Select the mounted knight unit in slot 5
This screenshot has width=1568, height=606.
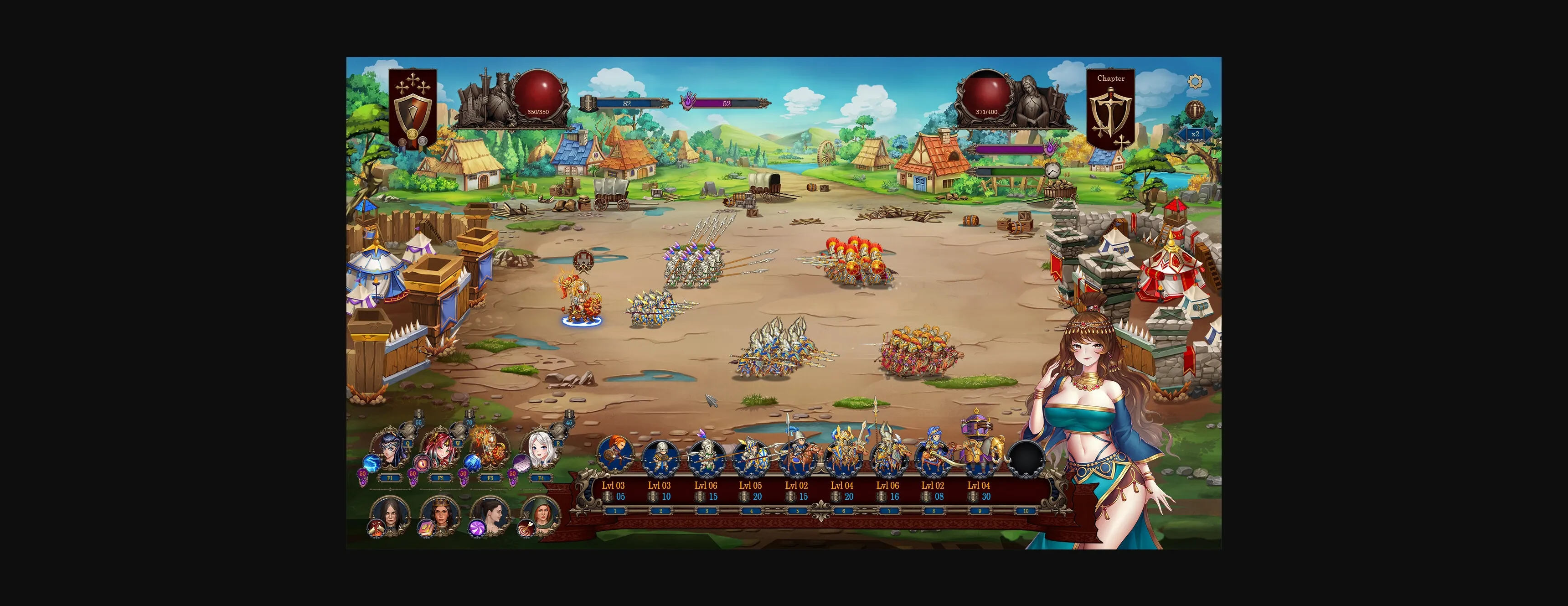[801, 456]
